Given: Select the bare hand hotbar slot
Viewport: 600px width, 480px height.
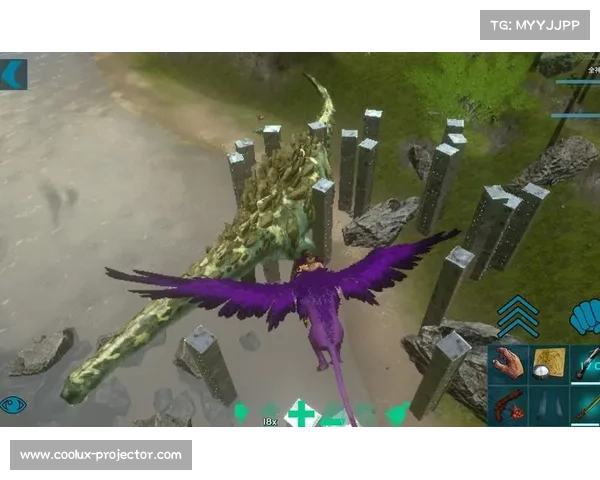Looking at the screenshot, I should (509, 364).
